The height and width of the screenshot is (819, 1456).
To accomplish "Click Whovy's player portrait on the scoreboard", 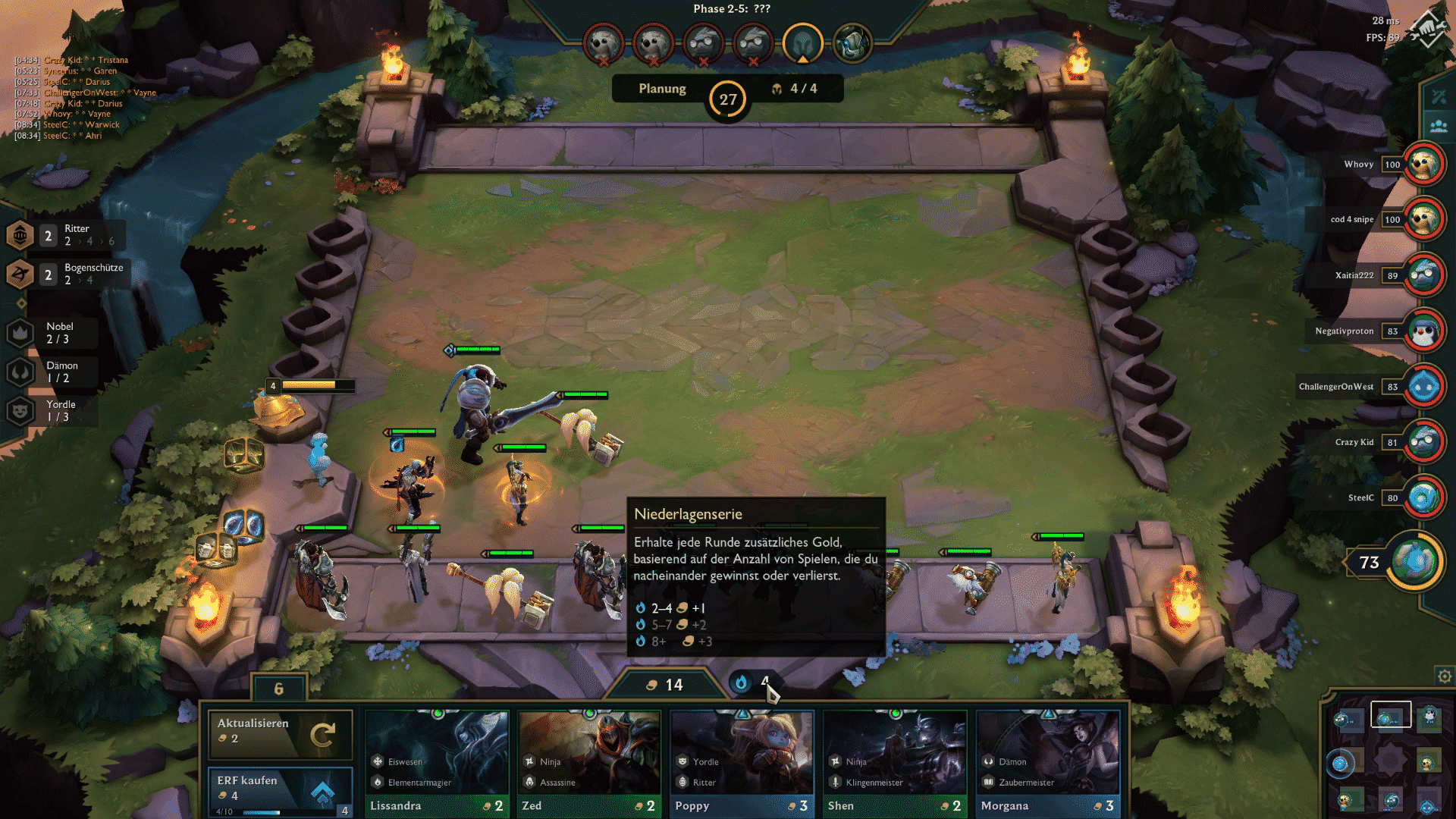I will click(1424, 164).
